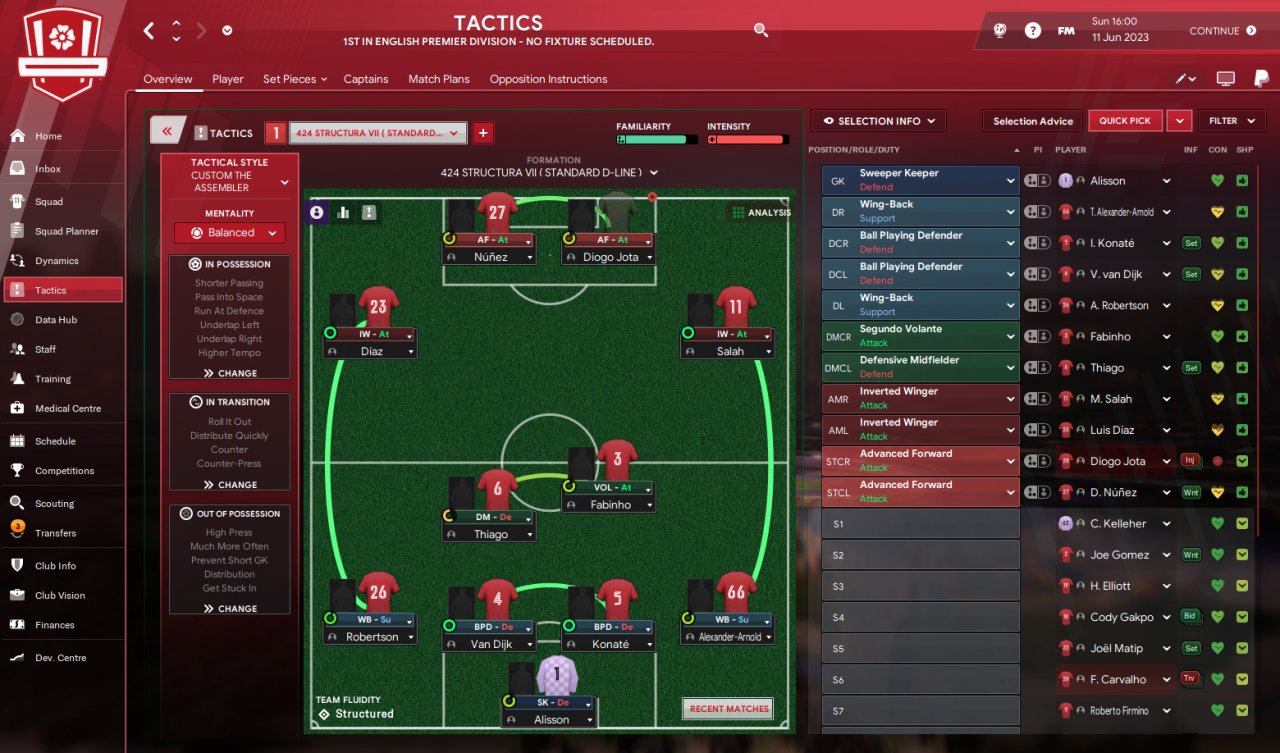The height and width of the screenshot is (753, 1280).
Task: Show the Recent Matches panel
Action: point(729,709)
